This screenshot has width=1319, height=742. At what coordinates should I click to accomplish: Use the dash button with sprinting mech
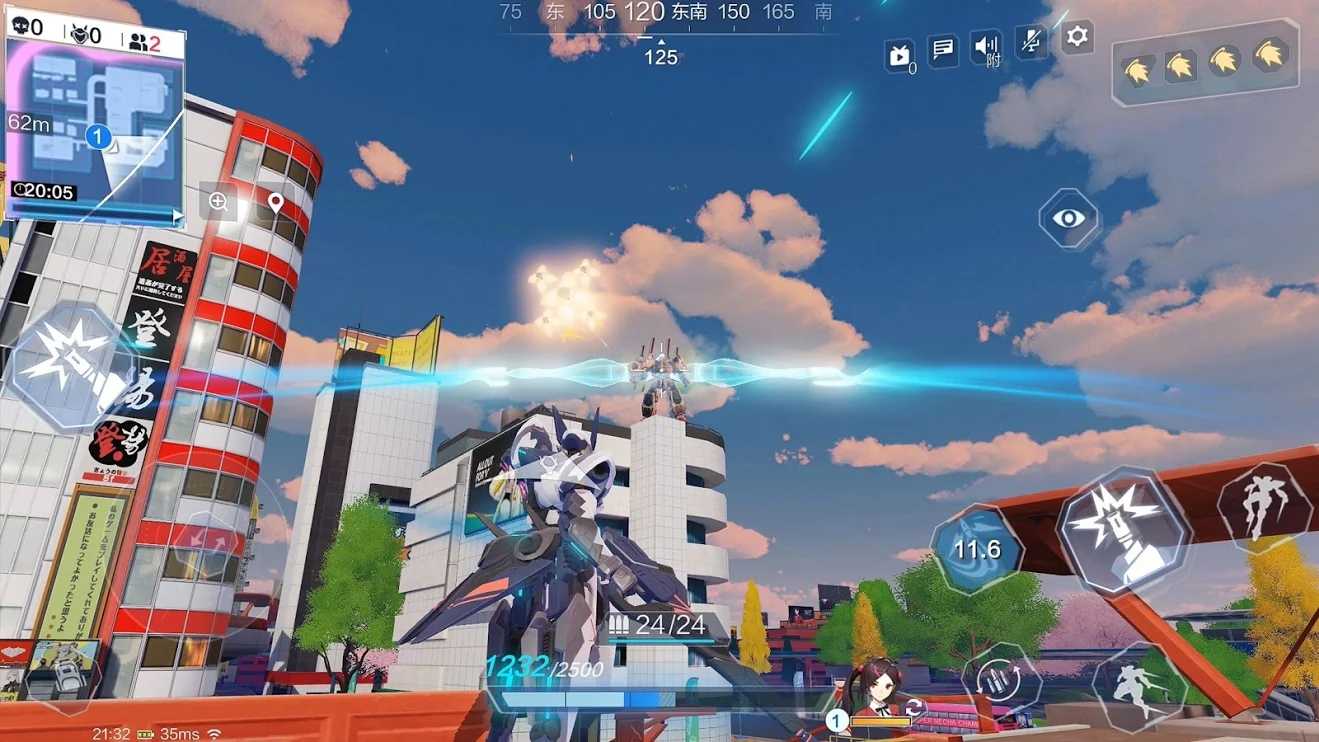click(1140, 686)
